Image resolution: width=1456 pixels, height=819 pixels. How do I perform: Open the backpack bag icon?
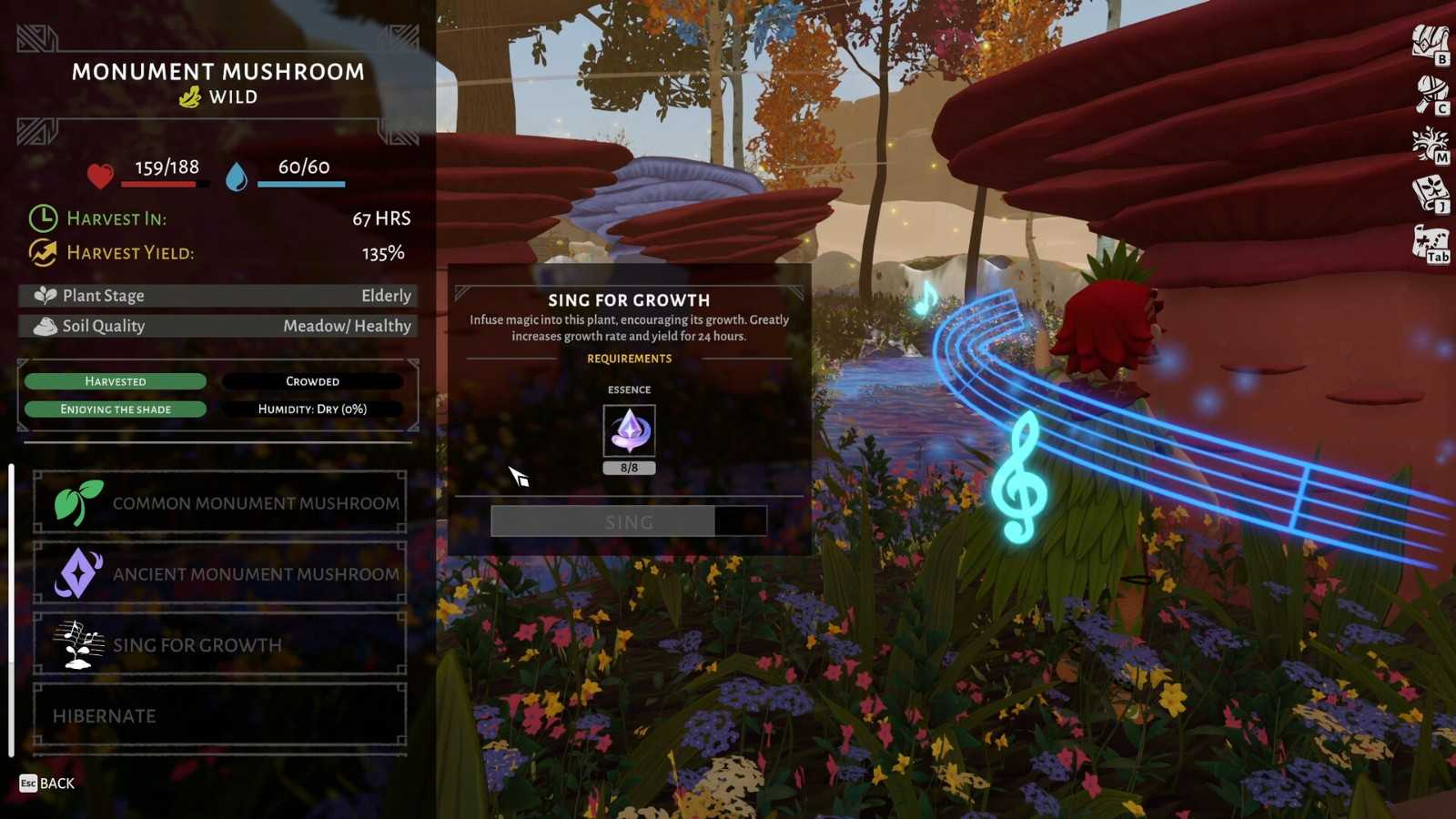[x=1430, y=44]
